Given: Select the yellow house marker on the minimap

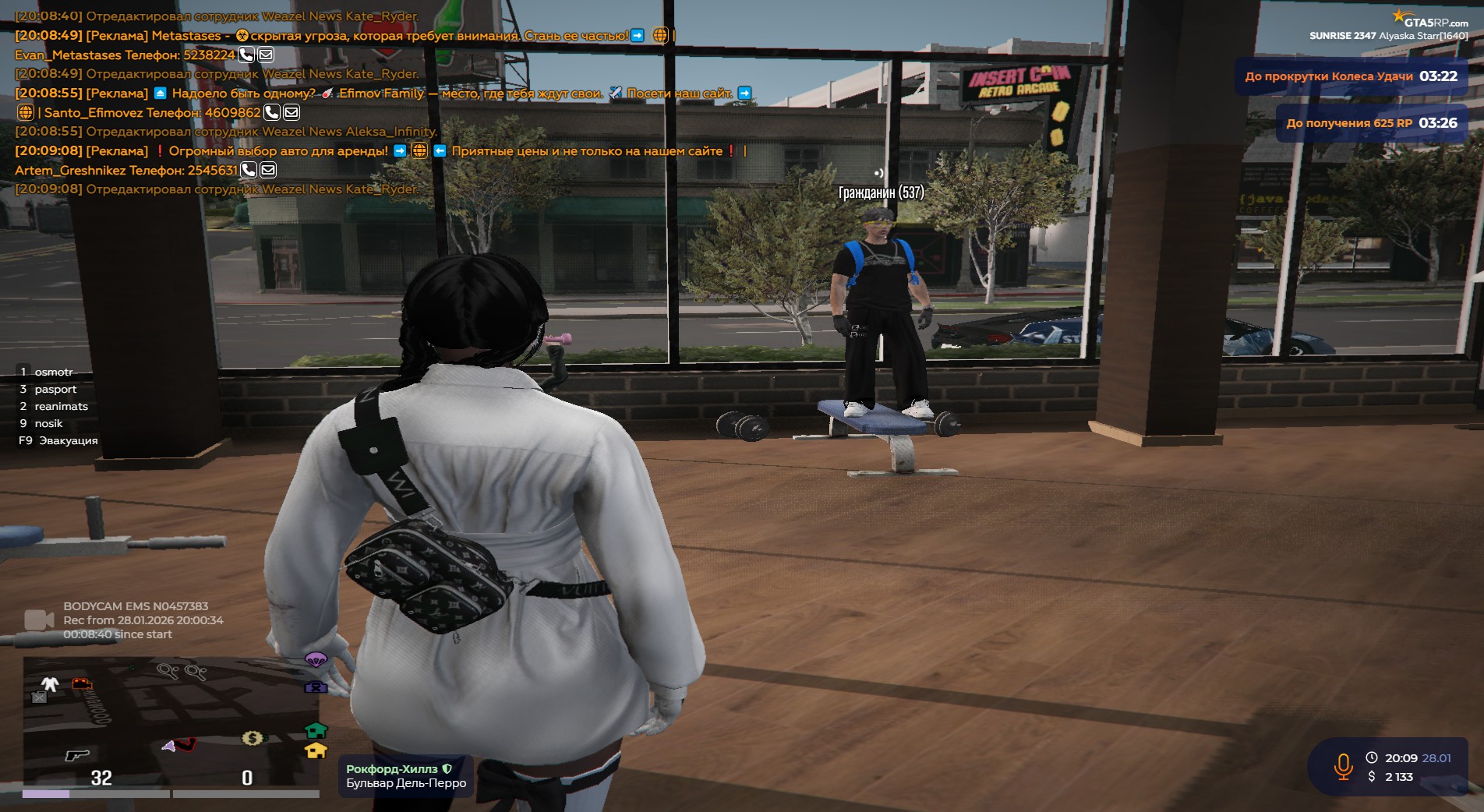Looking at the screenshot, I should (316, 750).
